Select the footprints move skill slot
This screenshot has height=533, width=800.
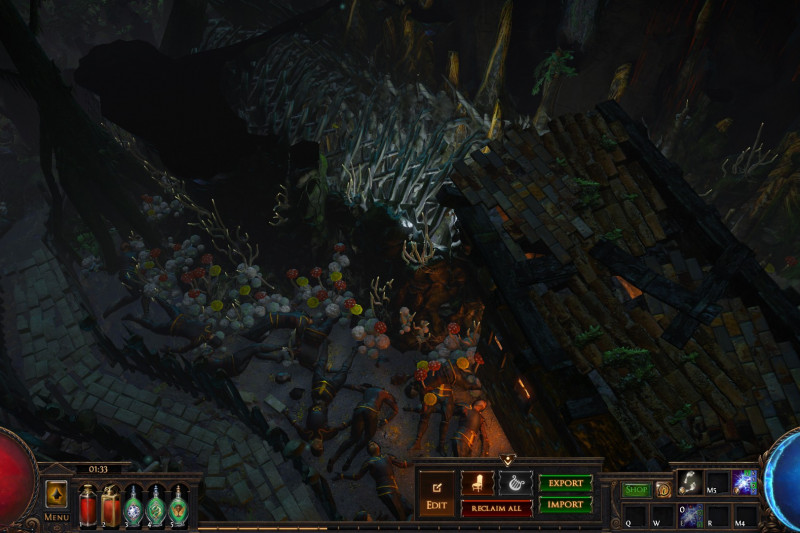(688, 483)
